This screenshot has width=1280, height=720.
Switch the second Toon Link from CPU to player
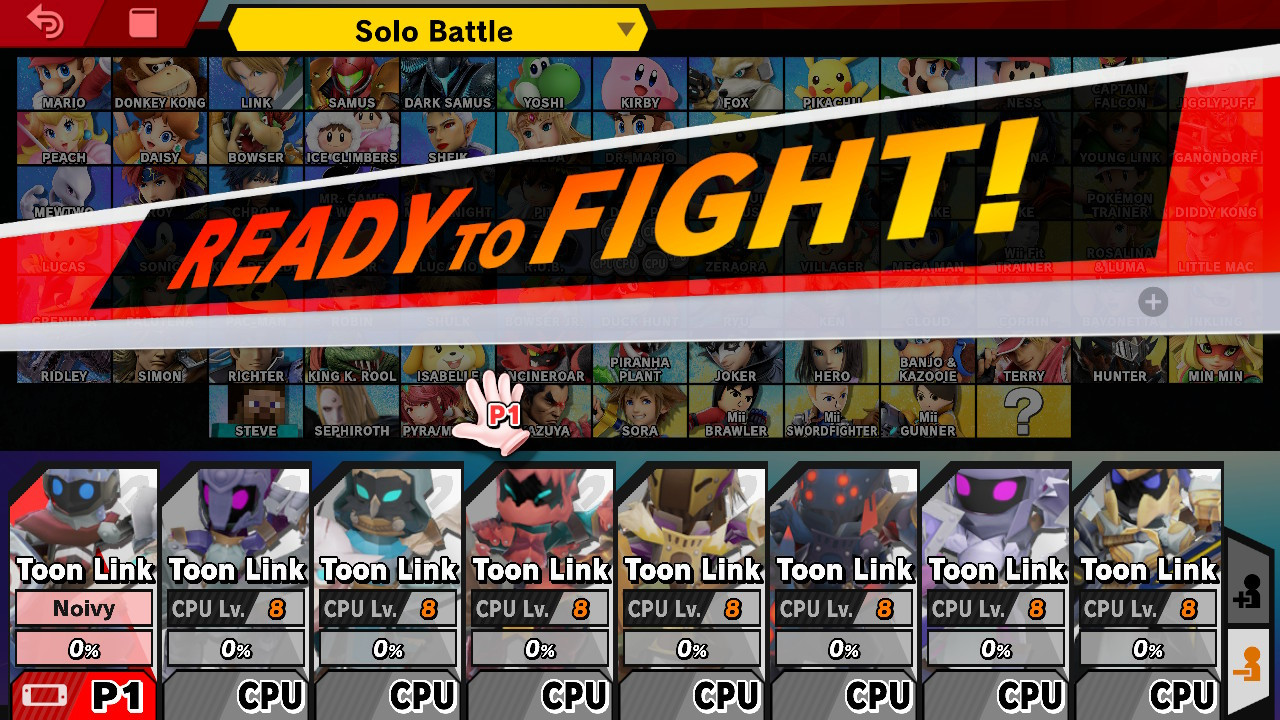pyautogui.click(x=235, y=693)
